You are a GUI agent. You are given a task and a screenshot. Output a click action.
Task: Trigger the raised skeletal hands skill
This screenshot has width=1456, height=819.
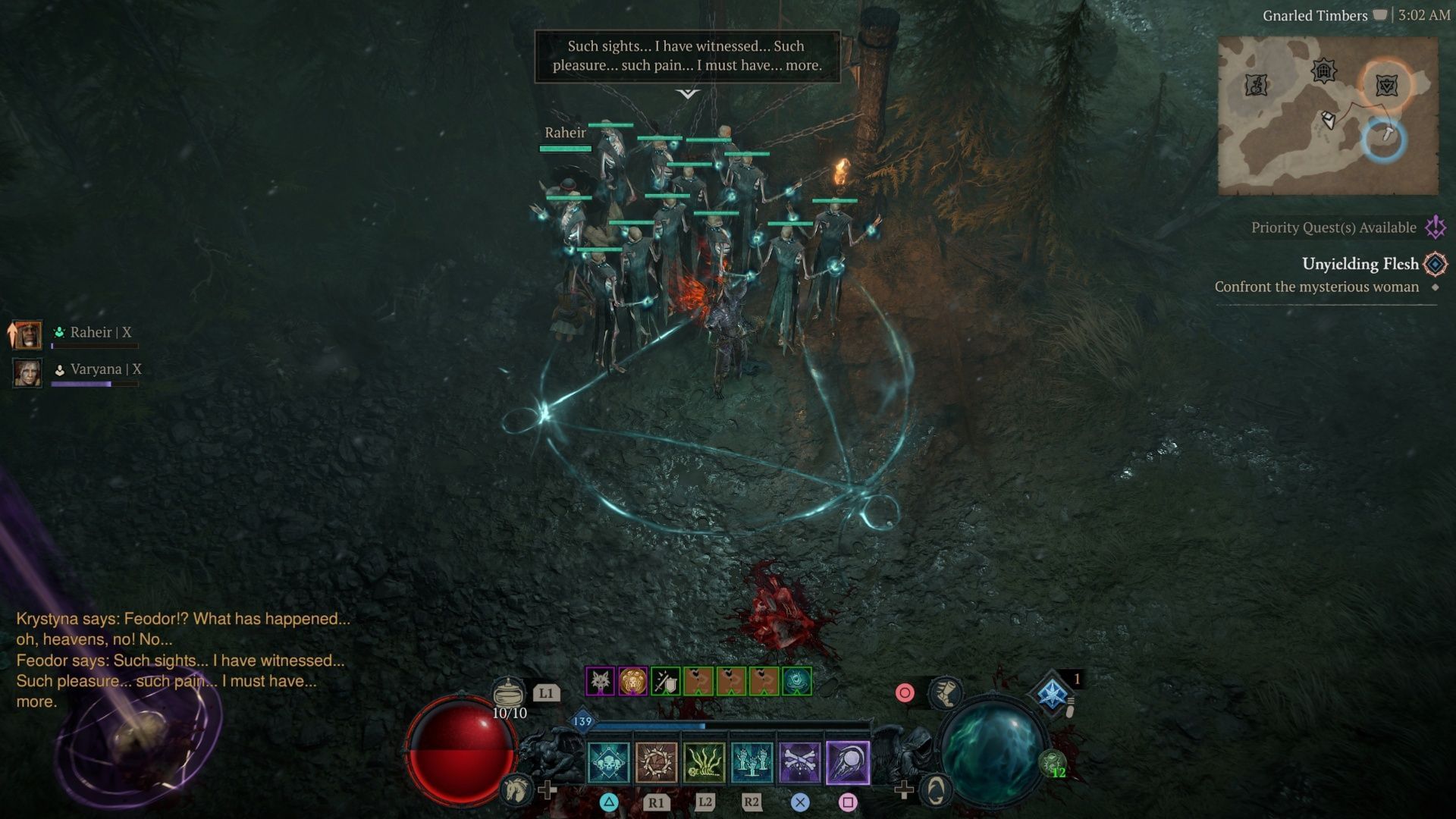[752, 762]
